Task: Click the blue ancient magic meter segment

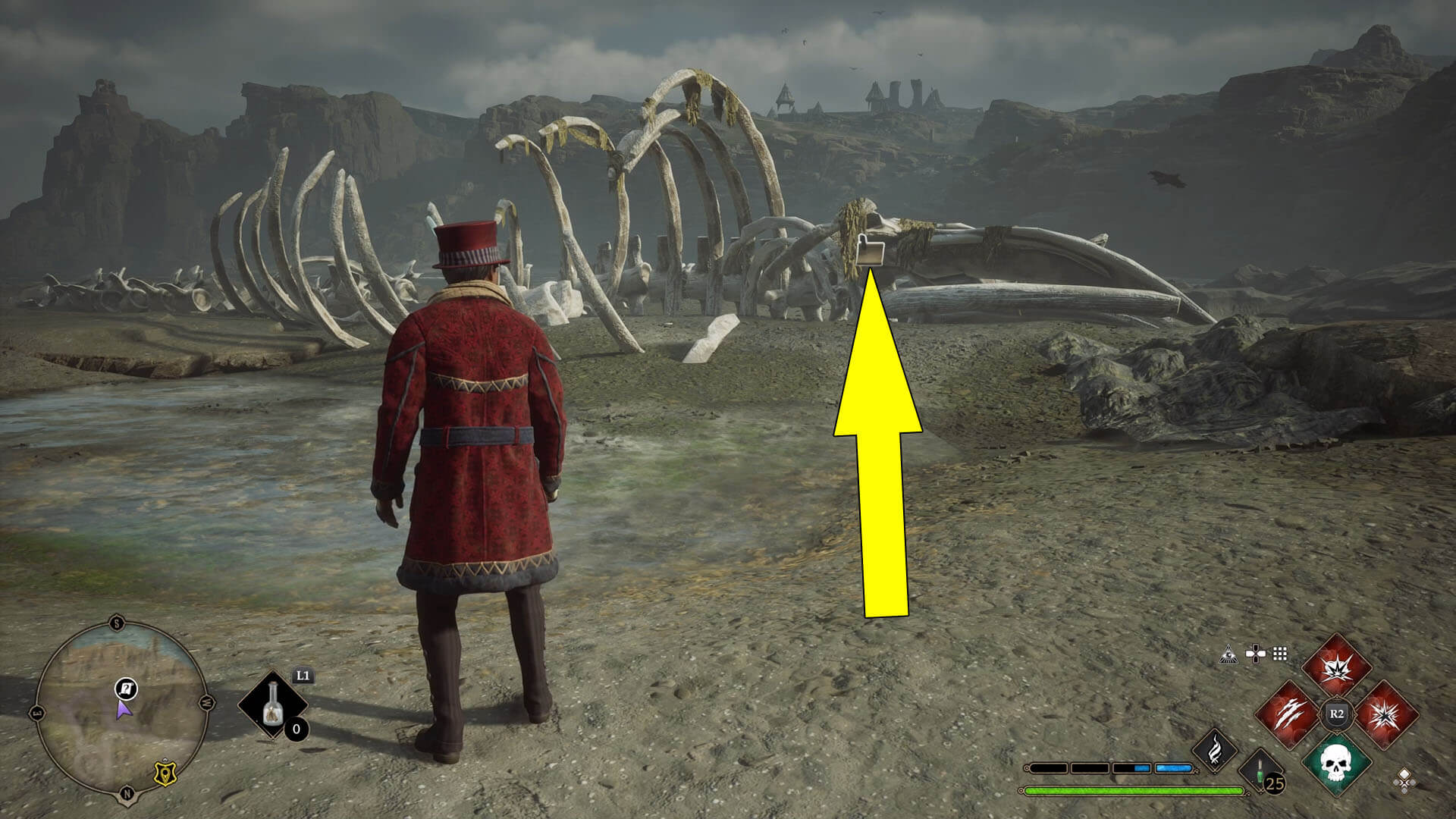Action: click(x=1172, y=767)
